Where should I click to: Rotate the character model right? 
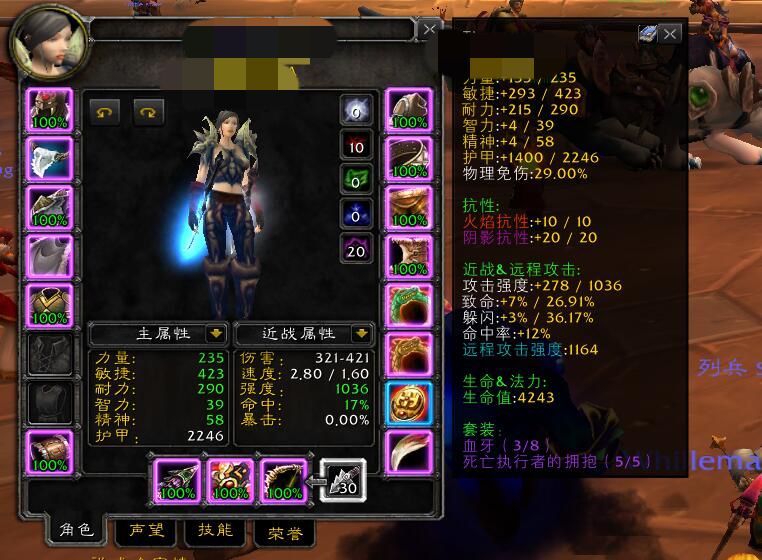[x=147, y=113]
